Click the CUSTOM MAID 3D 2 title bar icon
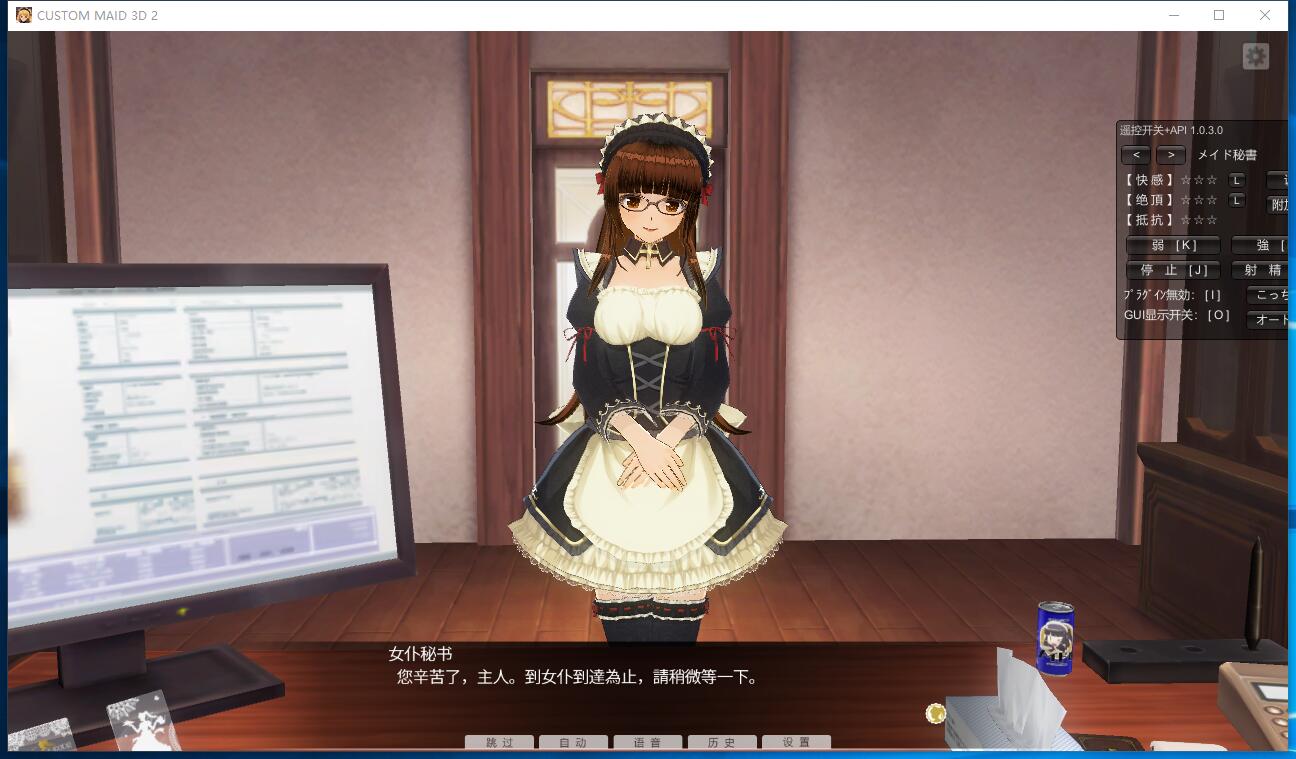The width and height of the screenshot is (1296, 759). pyautogui.click(x=23, y=15)
